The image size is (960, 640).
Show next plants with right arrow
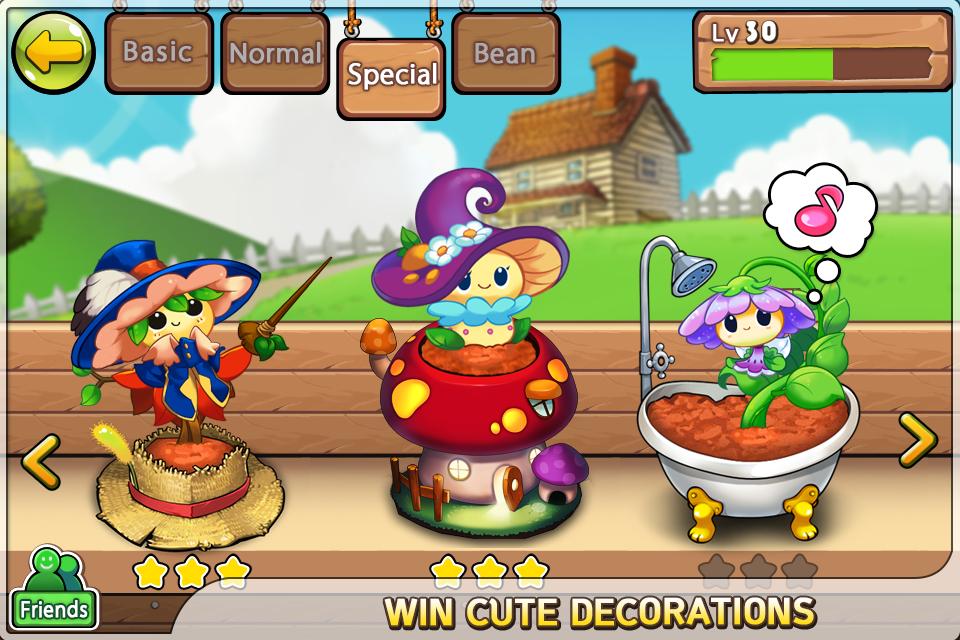point(916,440)
